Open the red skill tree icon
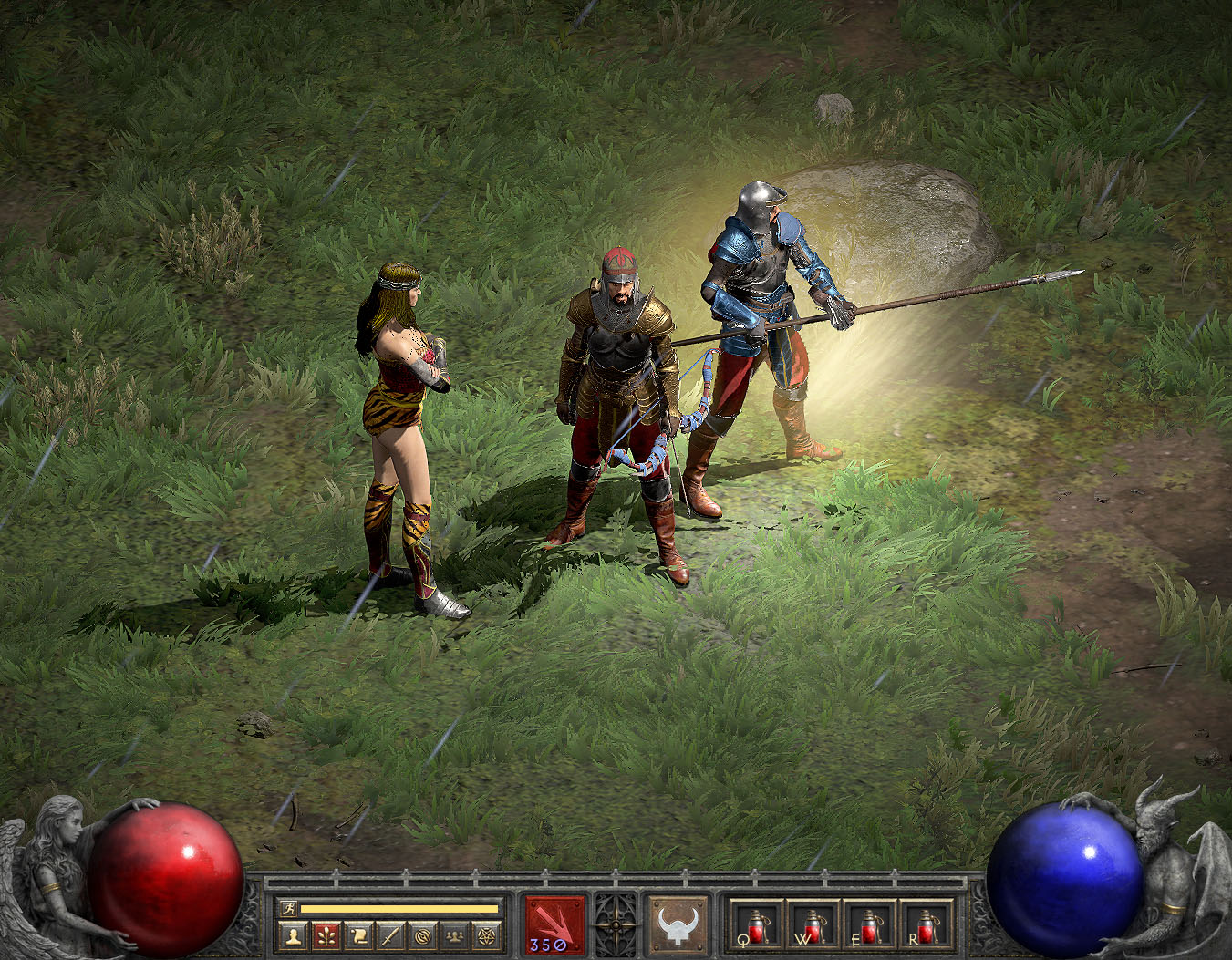The height and width of the screenshot is (960, 1232). 326,935
